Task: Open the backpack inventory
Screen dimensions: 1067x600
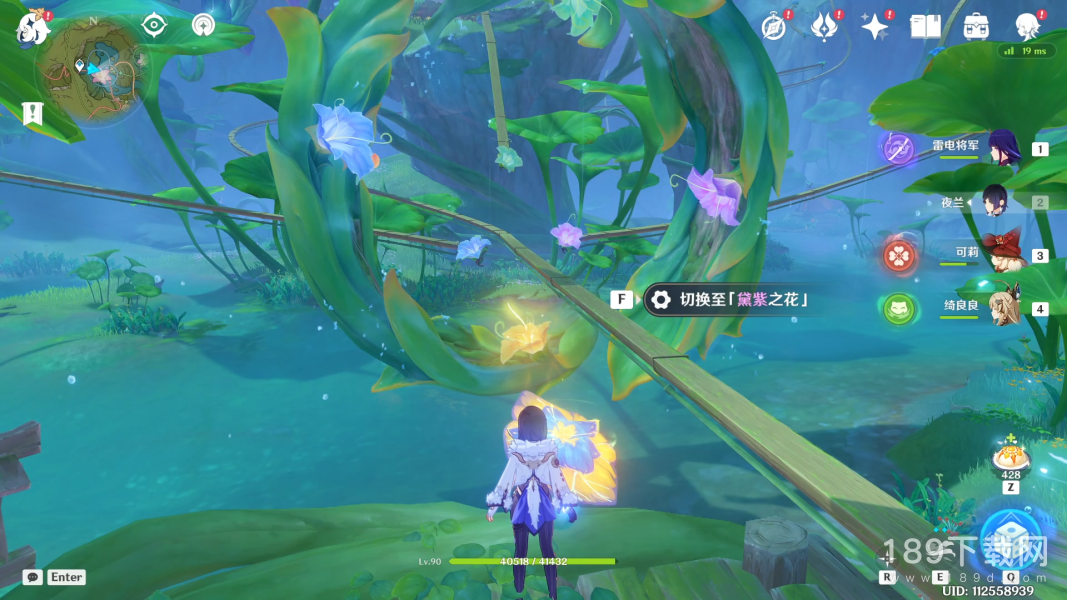Action: pyautogui.click(x=976, y=27)
